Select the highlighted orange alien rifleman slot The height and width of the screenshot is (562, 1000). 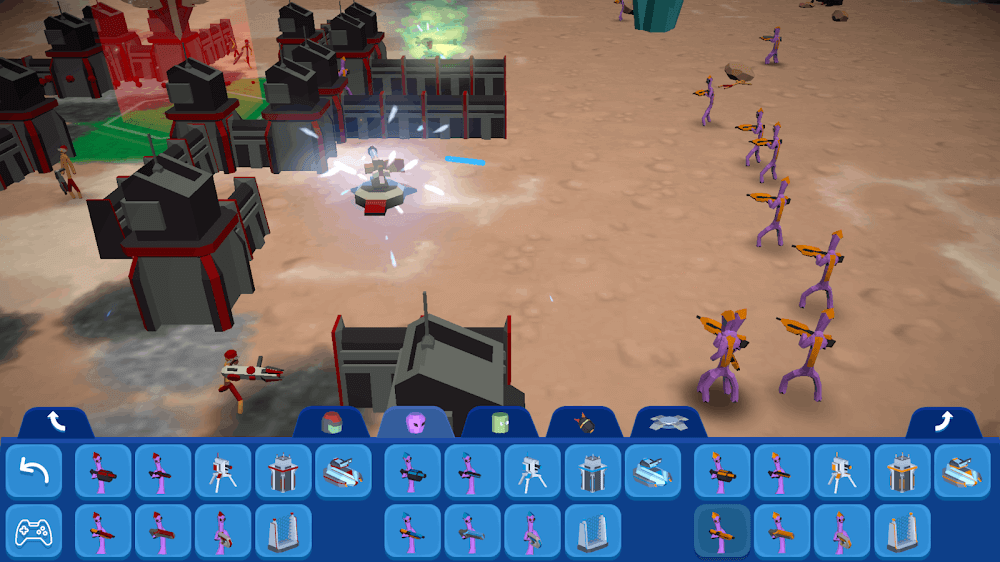pos(722,530)
